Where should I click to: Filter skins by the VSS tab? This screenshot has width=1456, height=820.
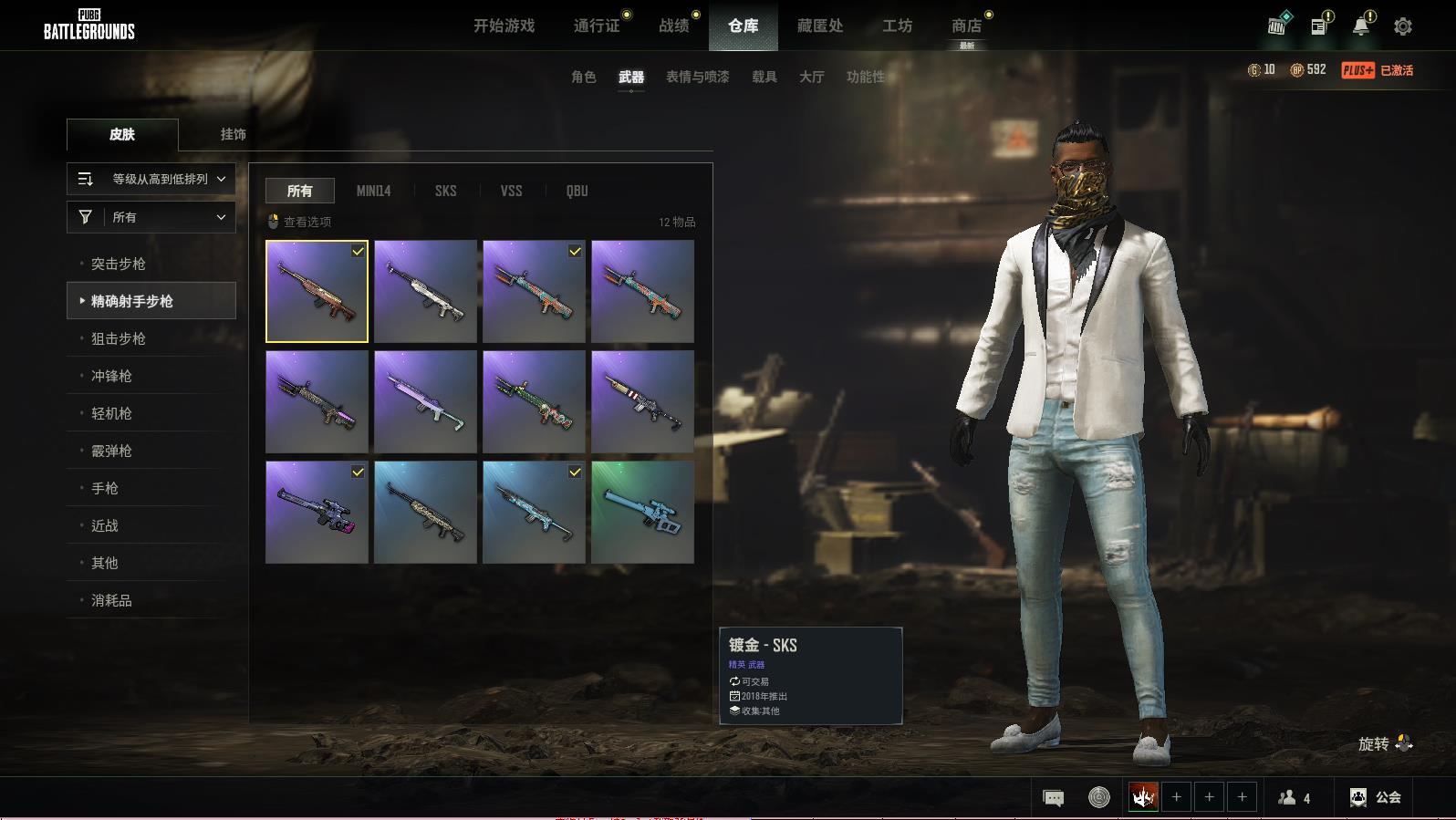coord(511,191)
